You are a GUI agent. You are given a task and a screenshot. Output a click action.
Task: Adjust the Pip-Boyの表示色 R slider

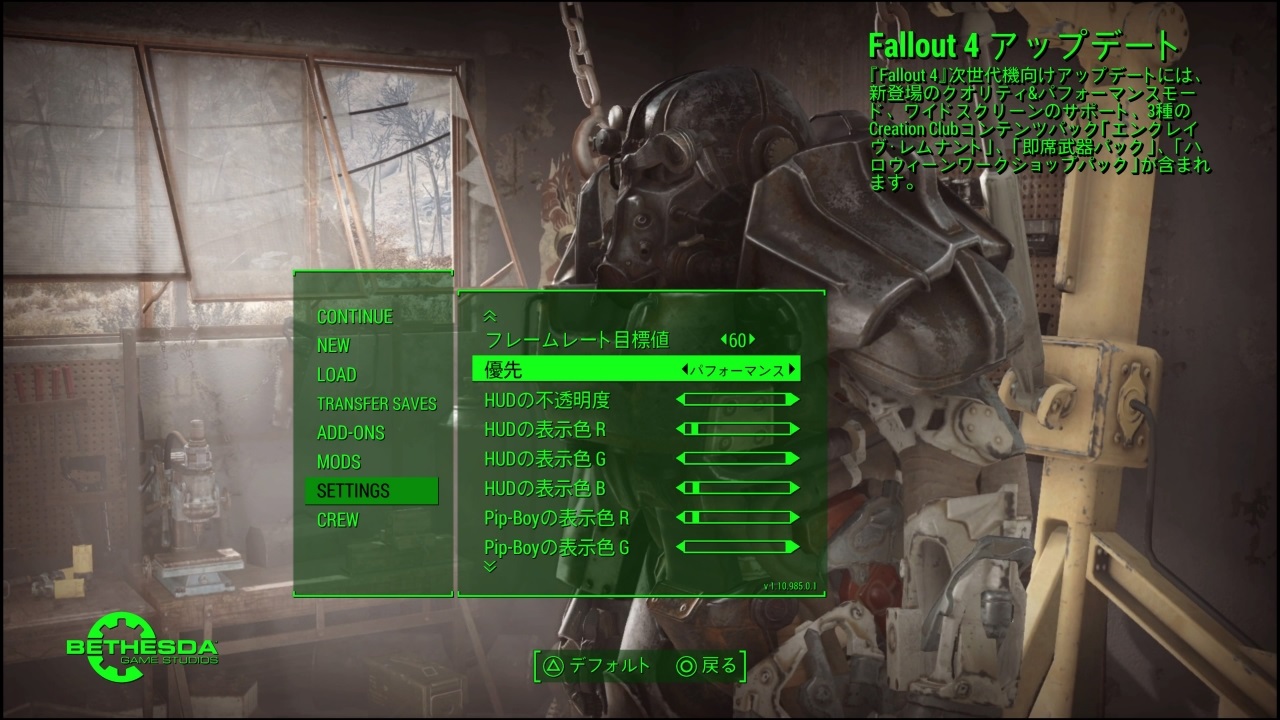coord(738,518)
